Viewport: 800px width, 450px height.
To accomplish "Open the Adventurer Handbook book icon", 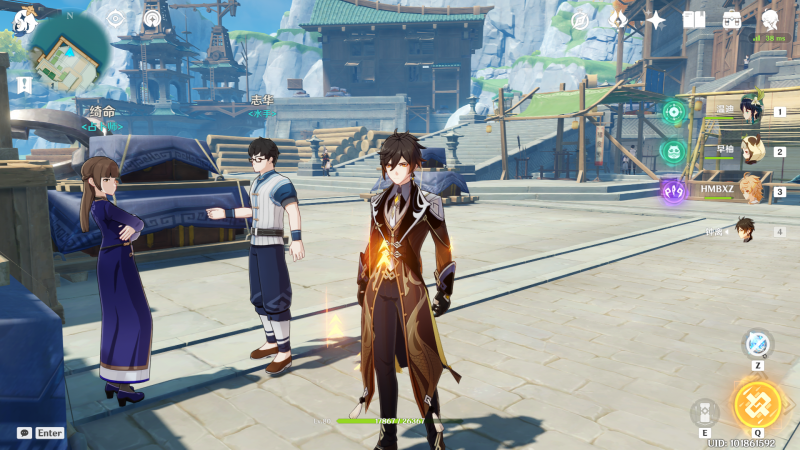I will [x=694, y=19].
